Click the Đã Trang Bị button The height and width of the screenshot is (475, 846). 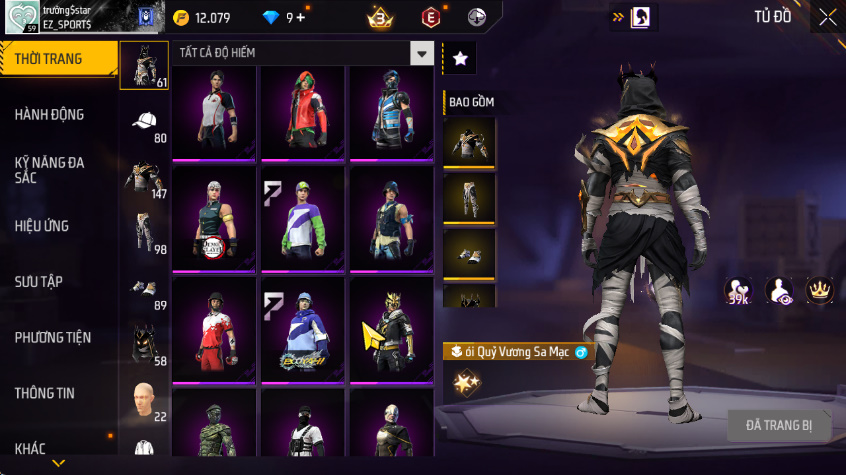(779, 425)
